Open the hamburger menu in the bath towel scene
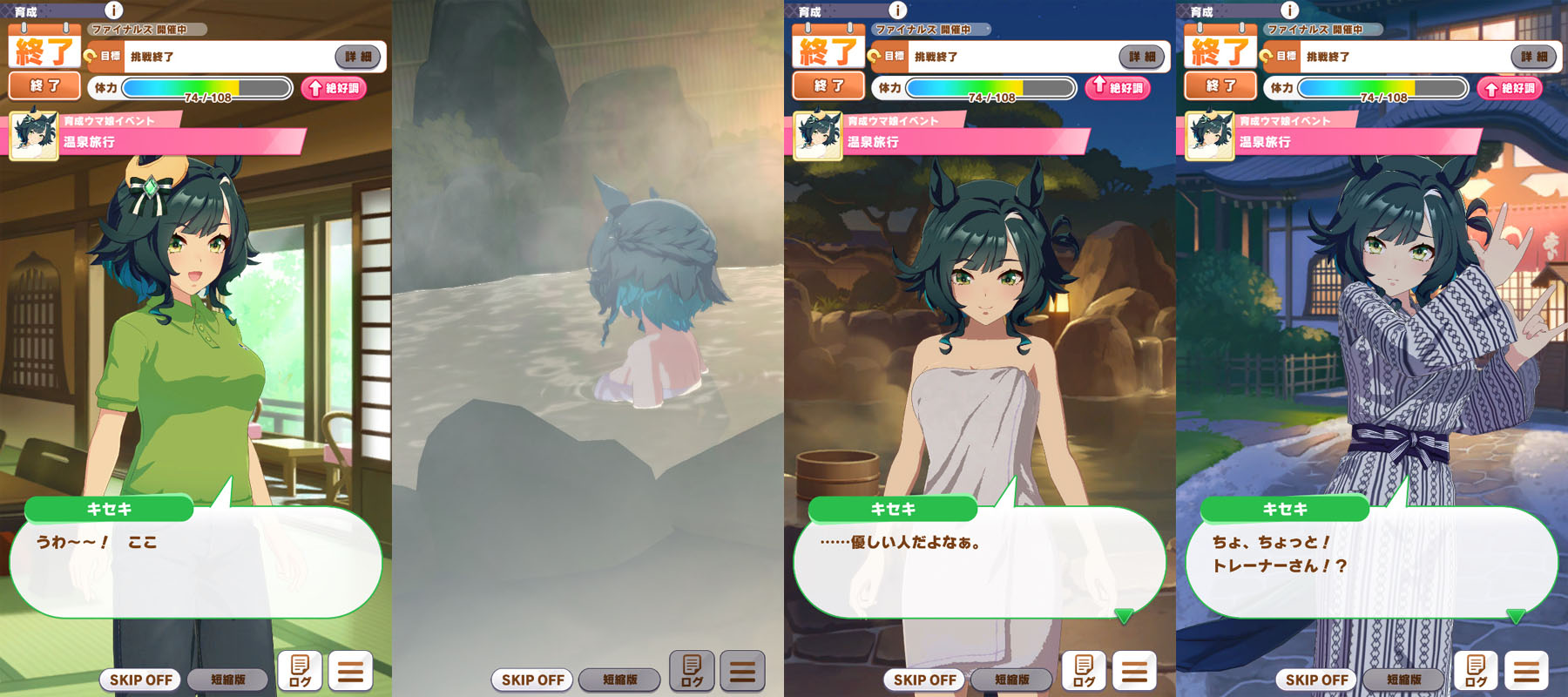1568x697 pixels. [x=1134, y=671]
